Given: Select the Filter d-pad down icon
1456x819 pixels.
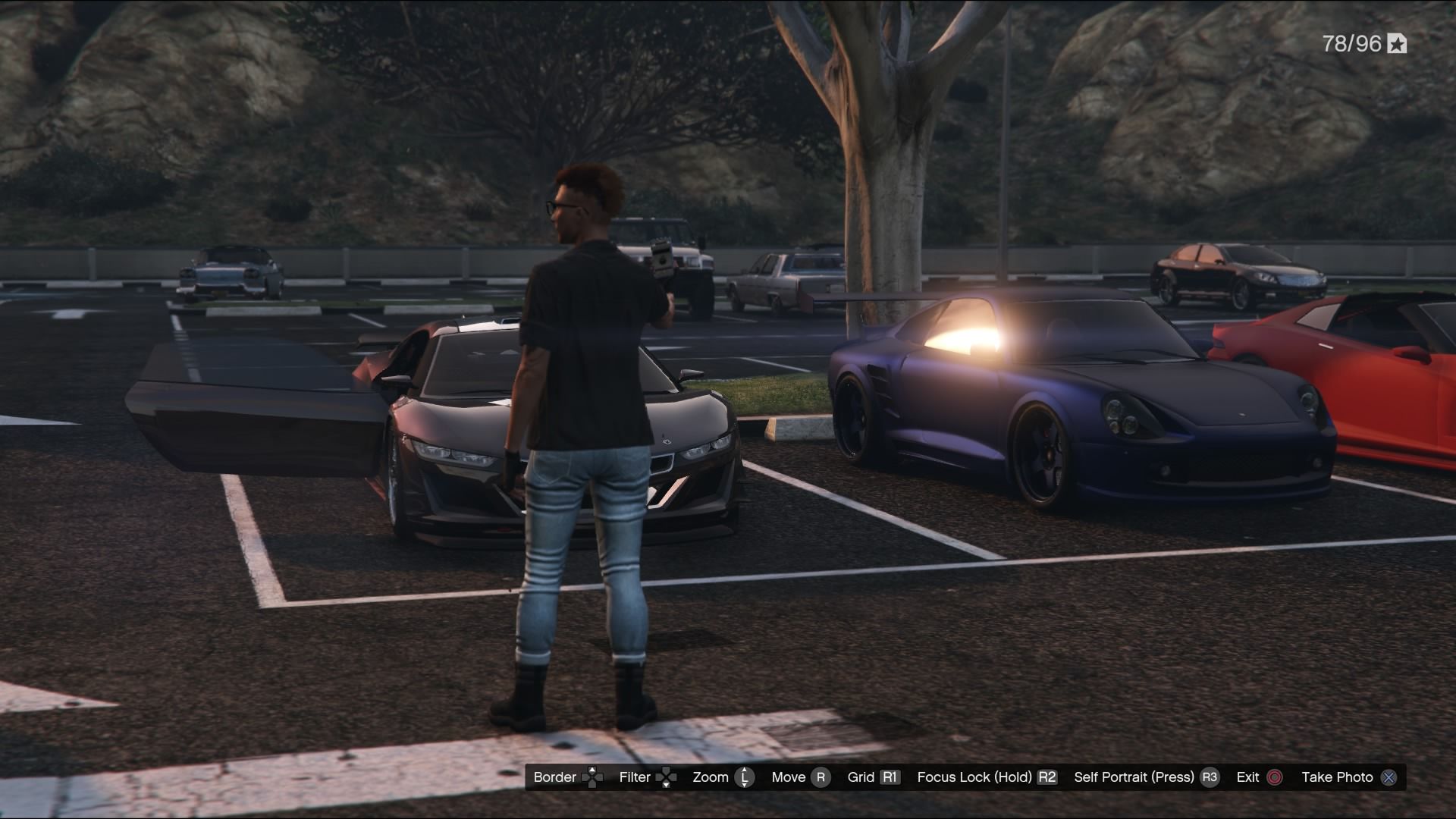Looking at the screenshot, I should [x=665, y=785].
